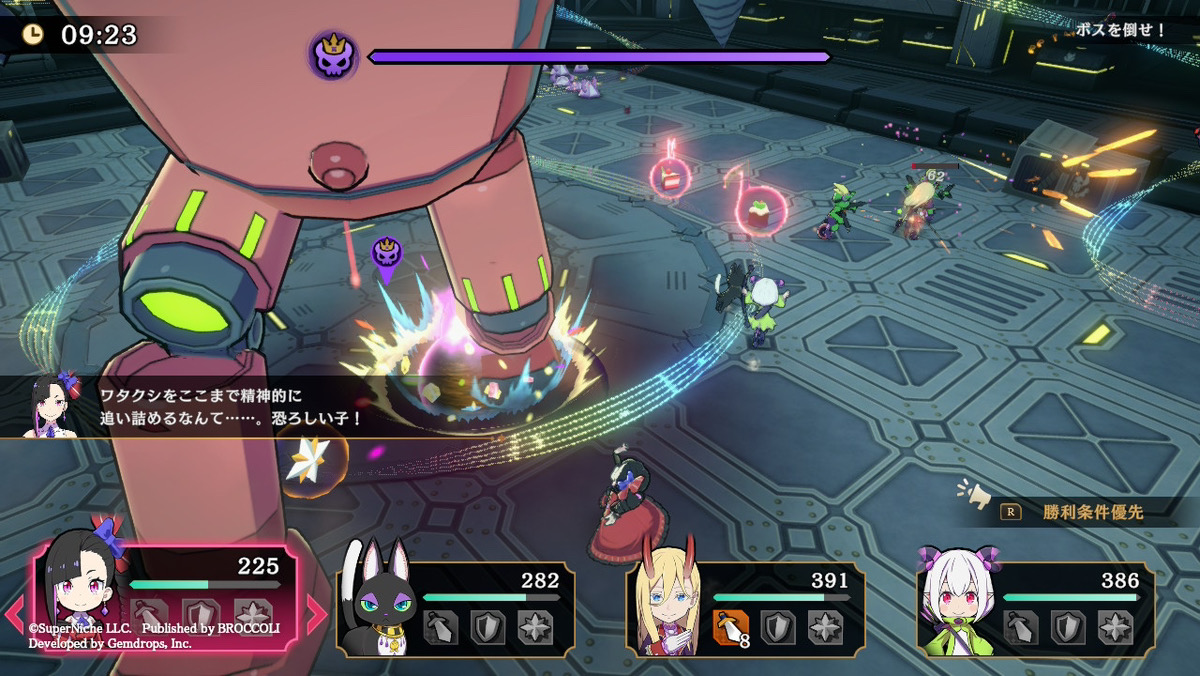
Task: Toggle the 勝利条件優先 tactic command
Action: [1077, 513]
